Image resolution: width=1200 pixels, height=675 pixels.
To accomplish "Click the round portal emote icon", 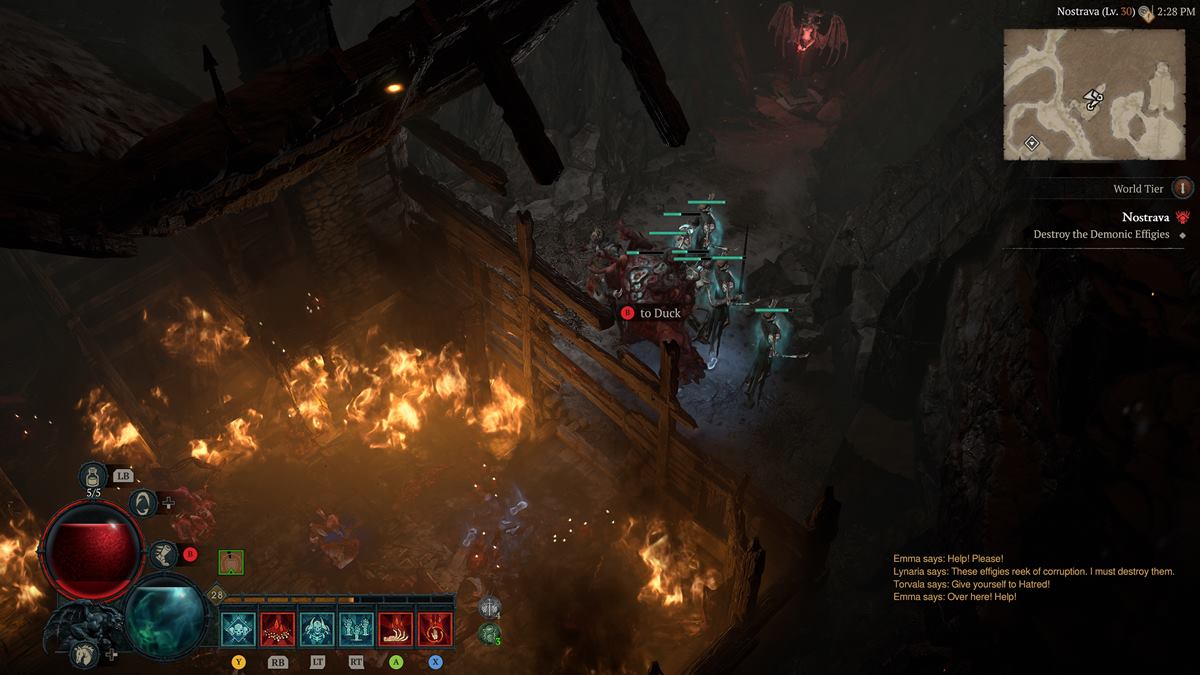I will tap(143, 503).
